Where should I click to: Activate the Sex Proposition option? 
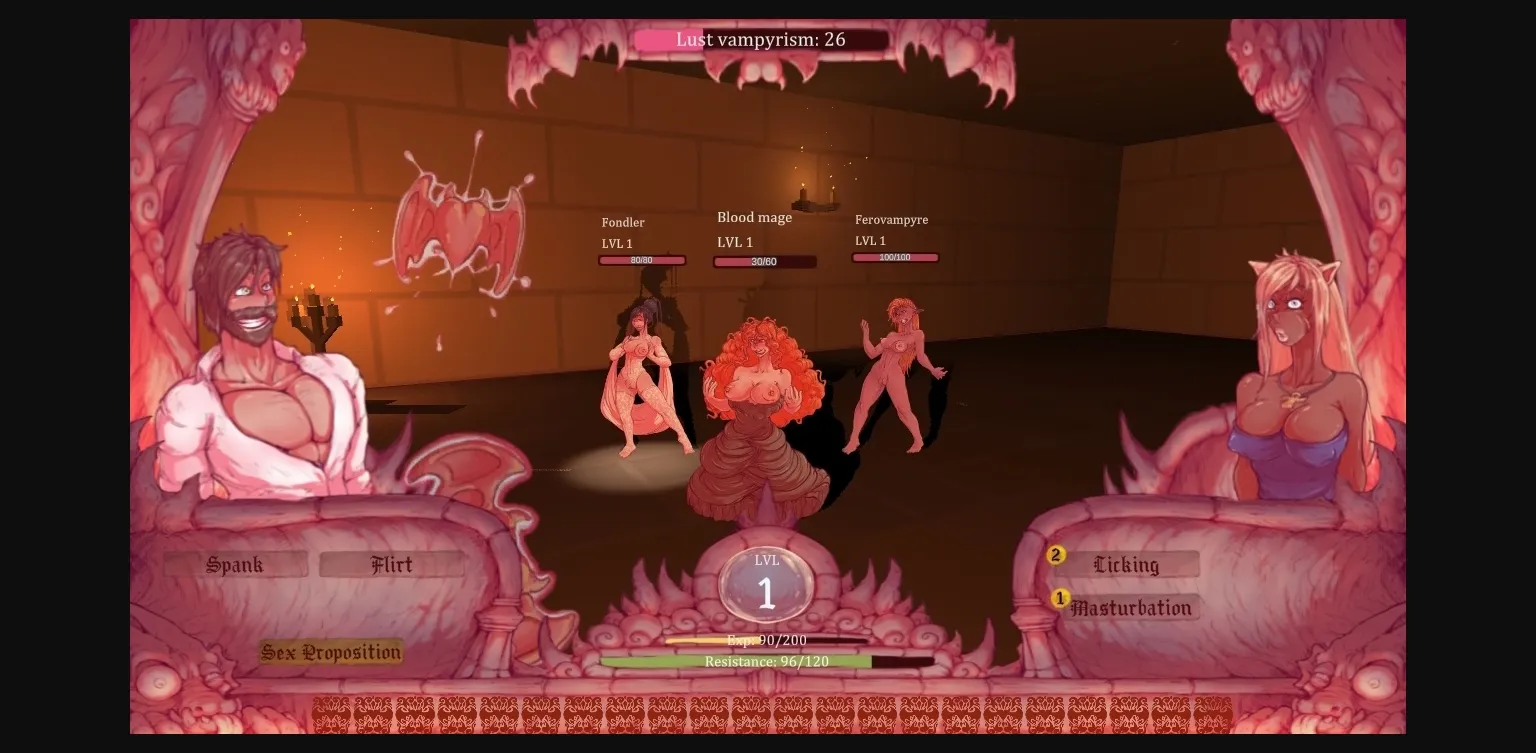click(x=330, y=651)
